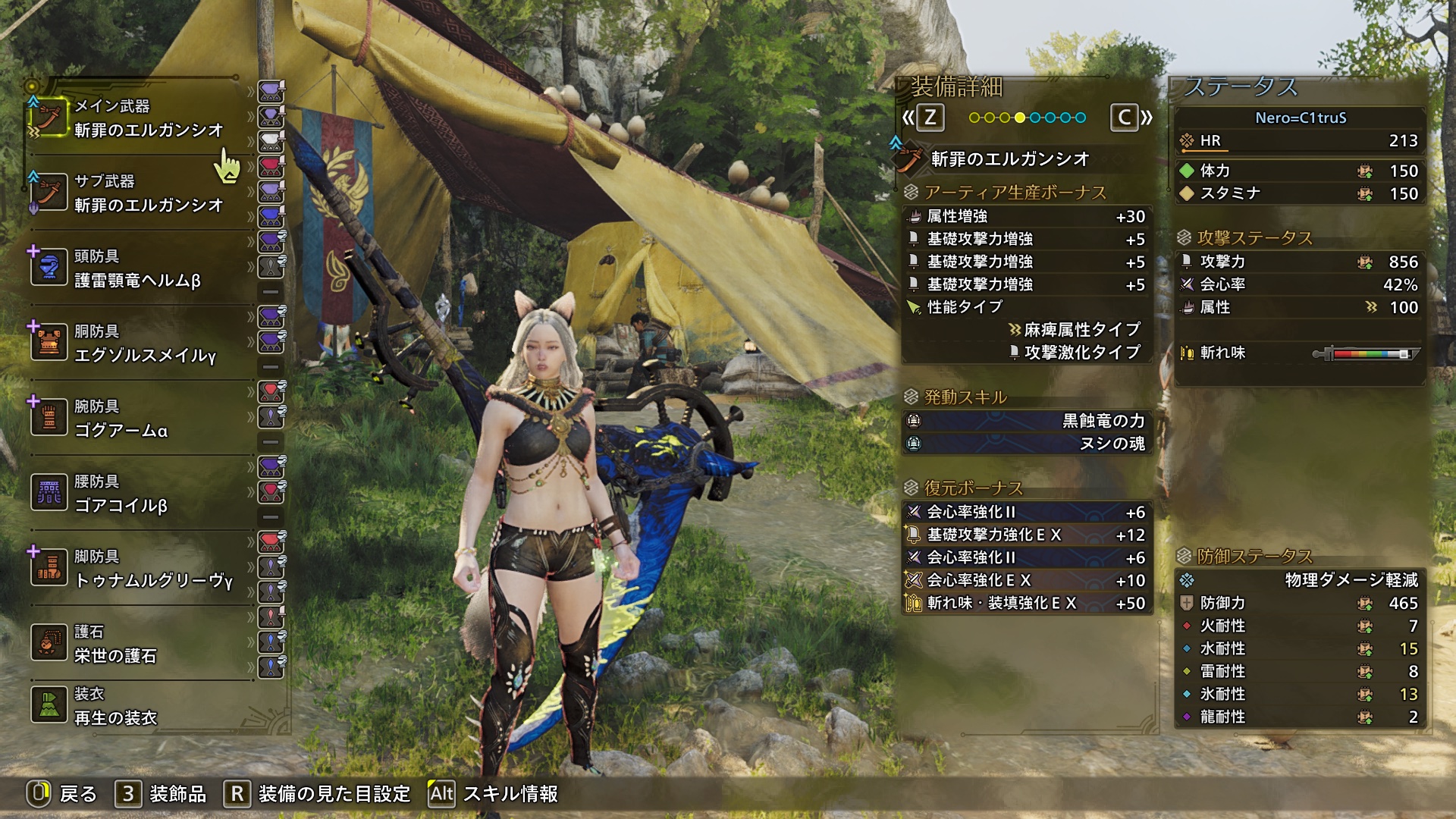Viewport: 1456px width, 819px height.
Task: Open 装備の見た目設定 appearance settings
Action: [x=317, y=794]
